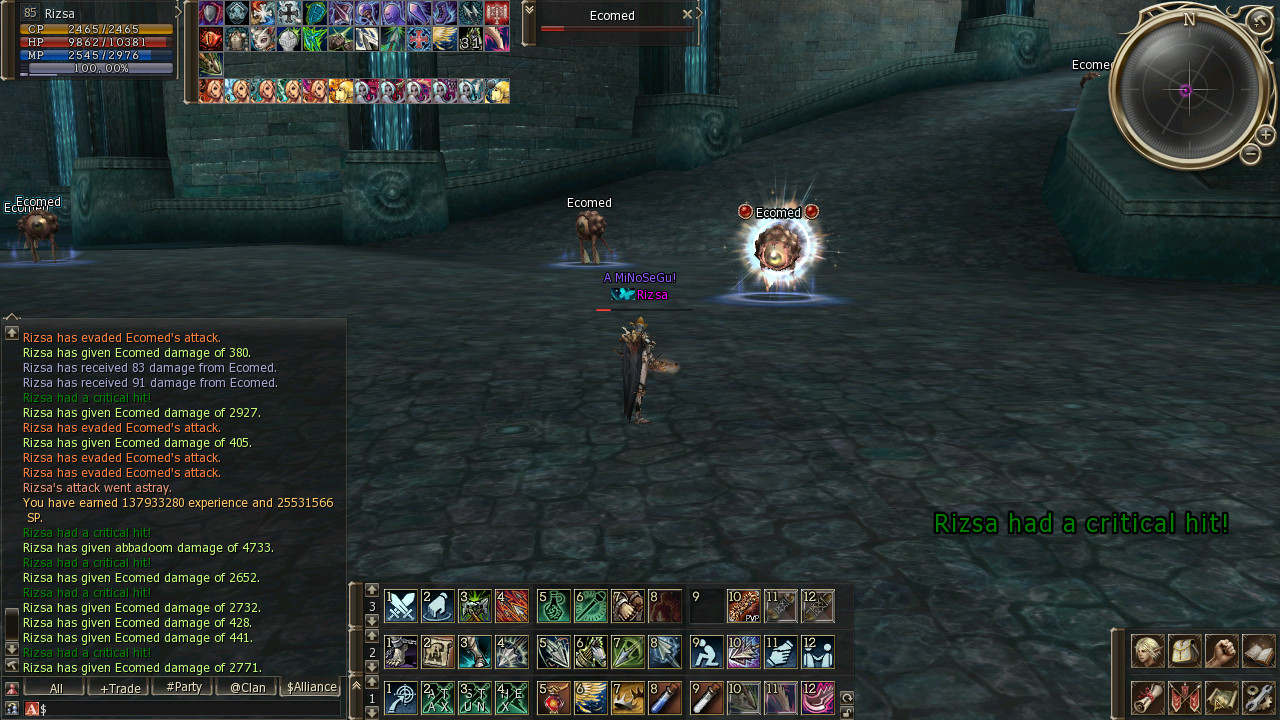
Task: Use the crossed swords attack hotbar slot
Action: tap(401, 606)
